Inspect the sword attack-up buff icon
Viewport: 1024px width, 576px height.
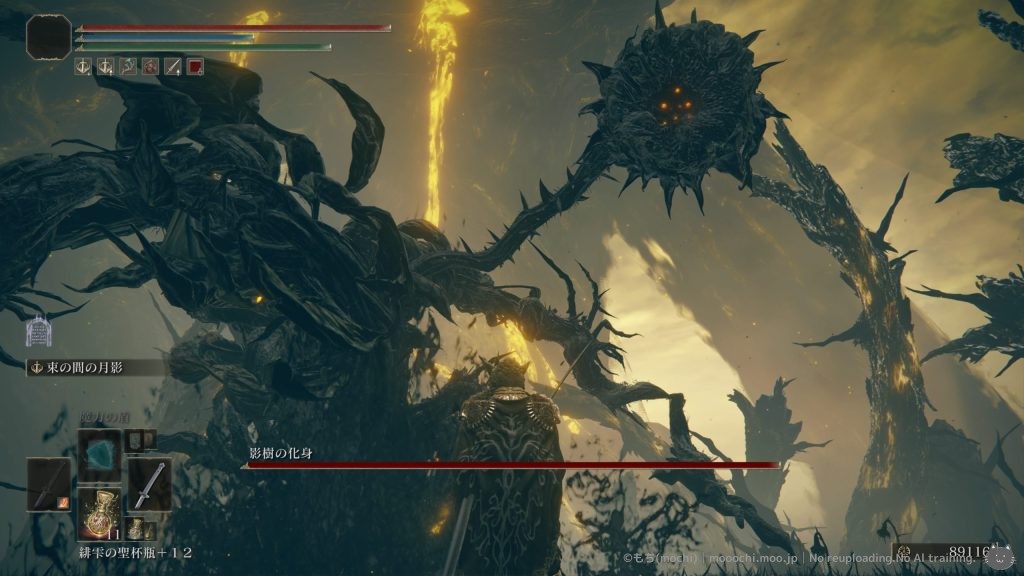(173, 67)
